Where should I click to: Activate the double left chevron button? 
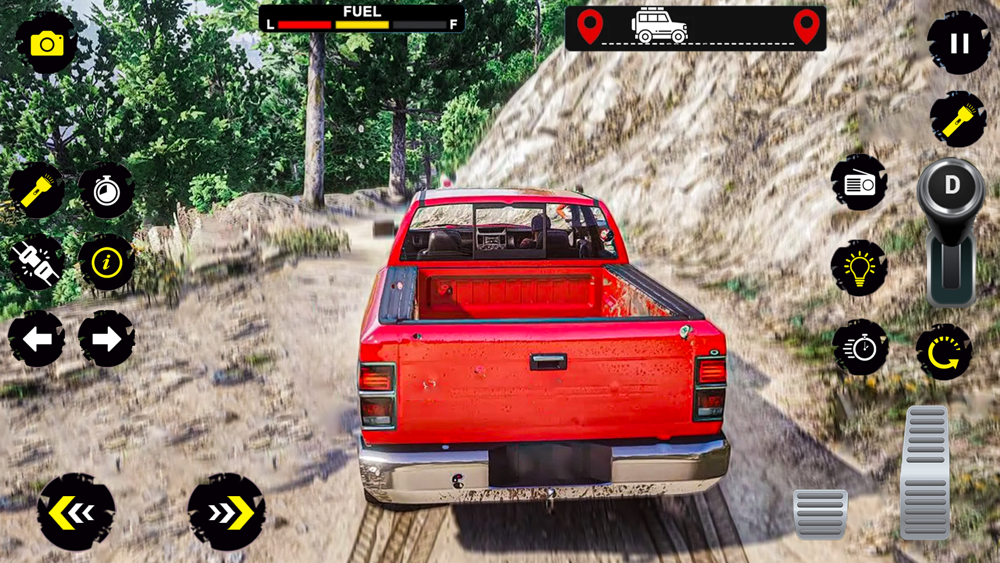(x=76, y=512)
